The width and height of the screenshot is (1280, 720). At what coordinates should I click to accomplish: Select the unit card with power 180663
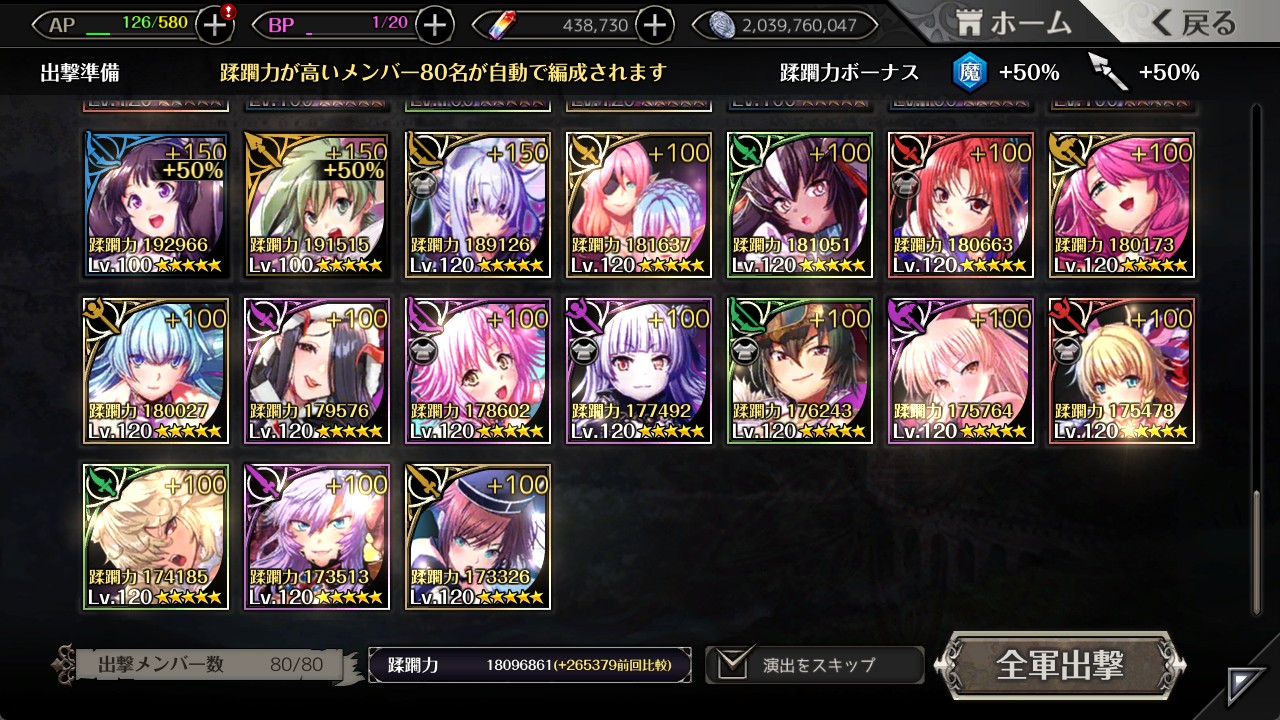961,205
